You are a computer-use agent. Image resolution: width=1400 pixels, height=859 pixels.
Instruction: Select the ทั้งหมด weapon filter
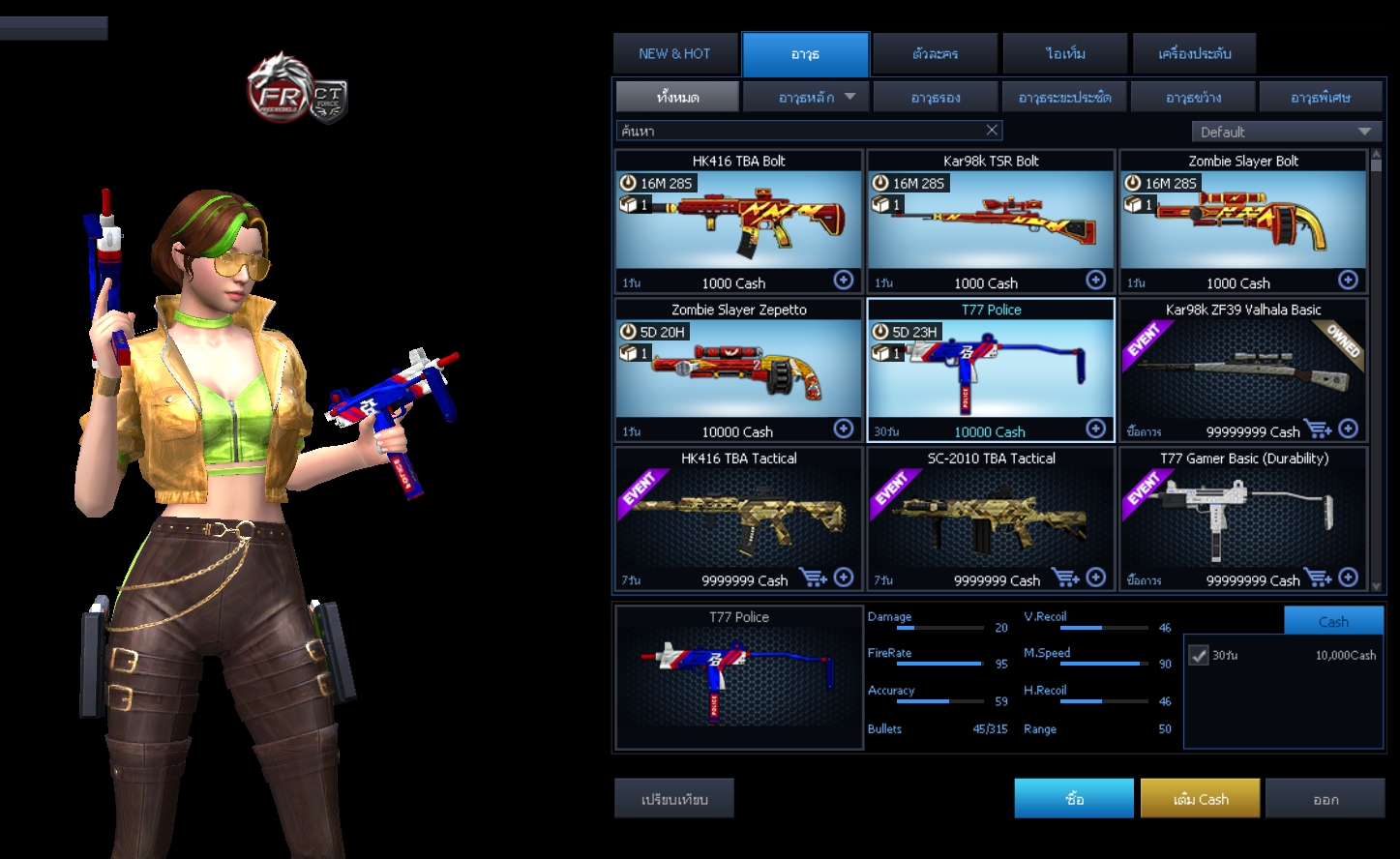[677, 97]
